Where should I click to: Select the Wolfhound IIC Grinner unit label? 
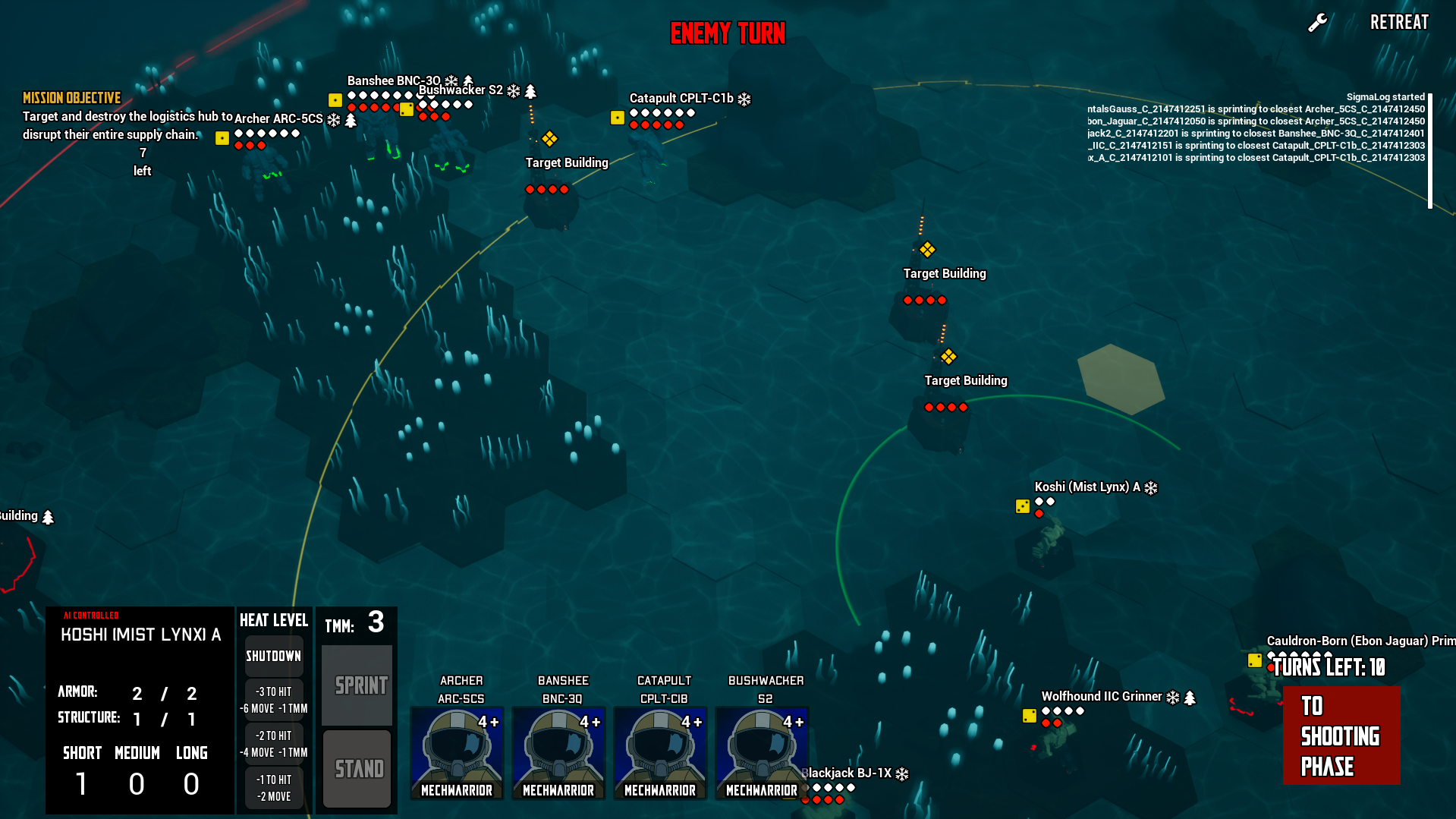click(1101, 697)
